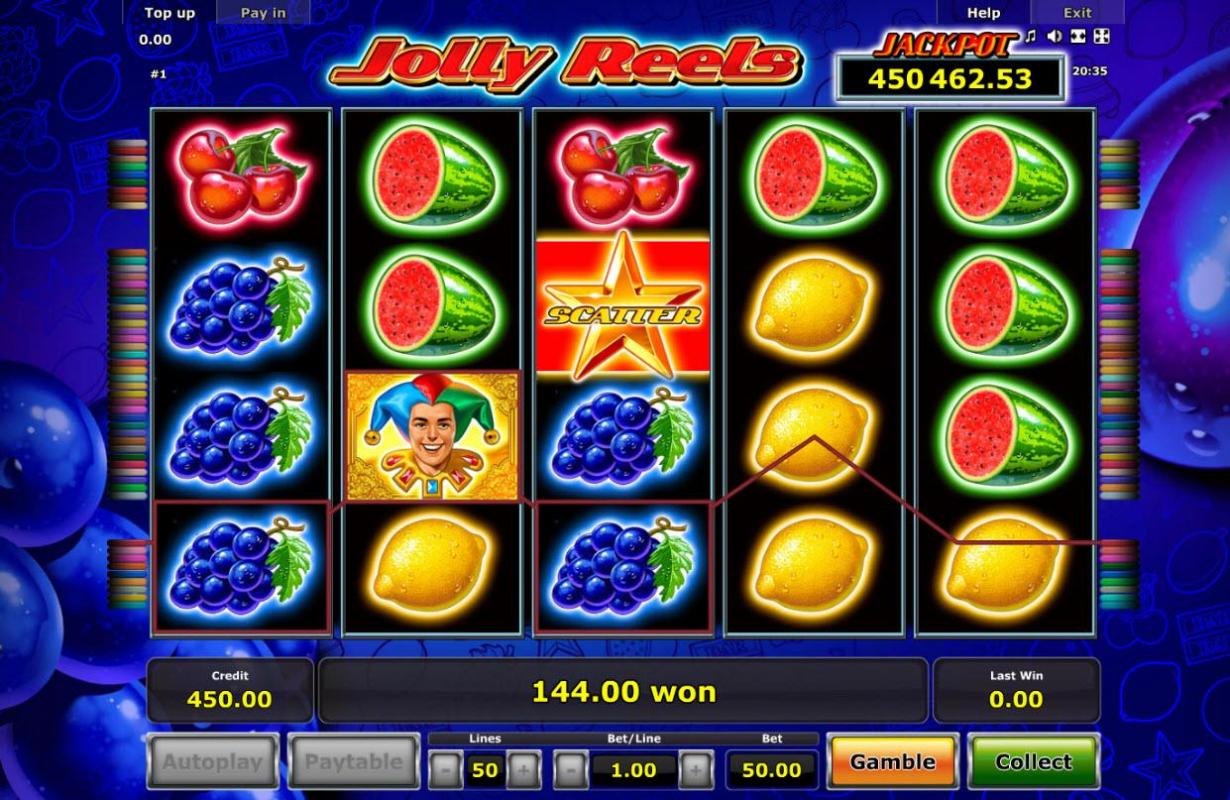Increase the number of Lines

523,770
